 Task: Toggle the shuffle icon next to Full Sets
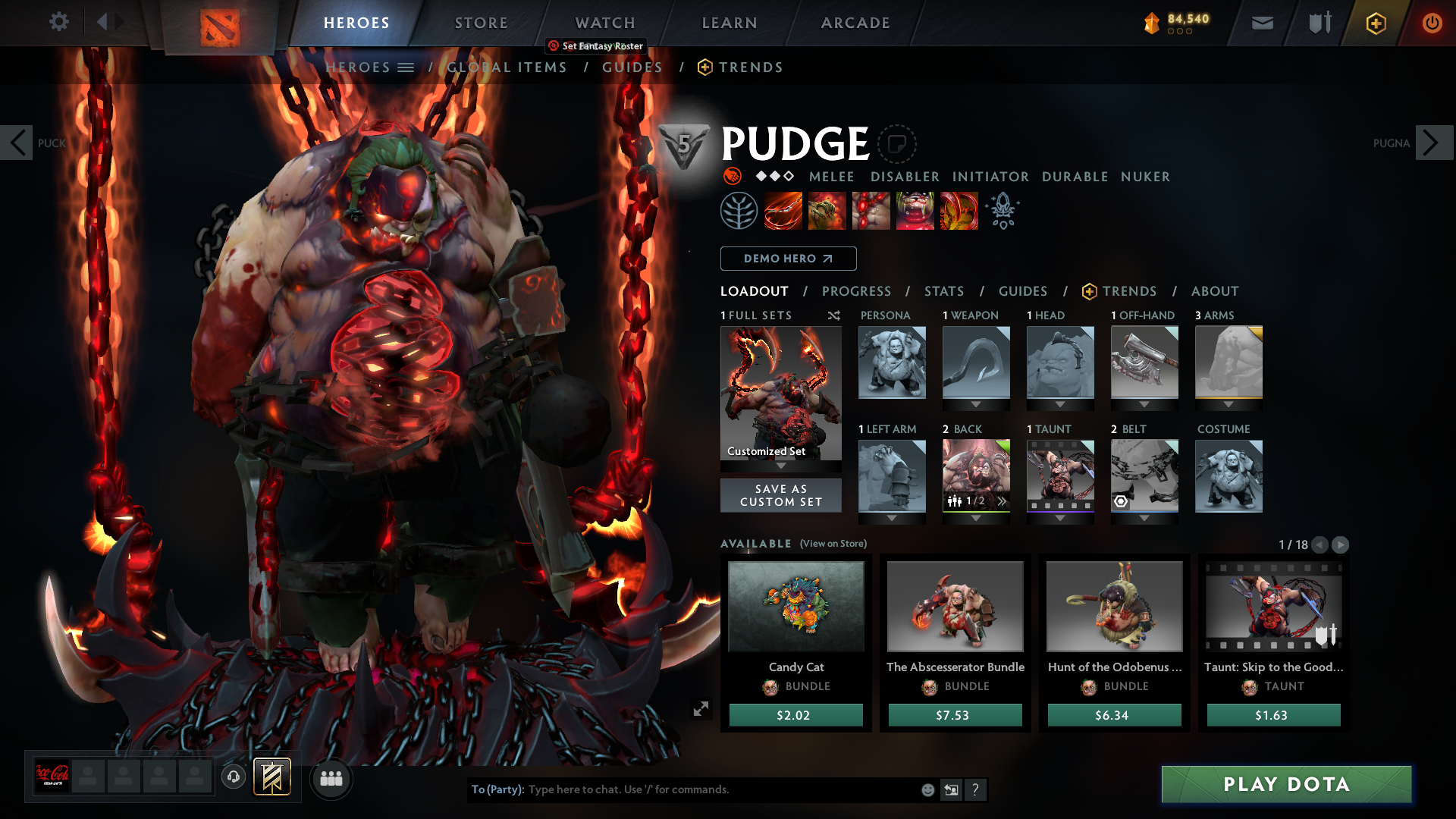click(x=833, y=315)
